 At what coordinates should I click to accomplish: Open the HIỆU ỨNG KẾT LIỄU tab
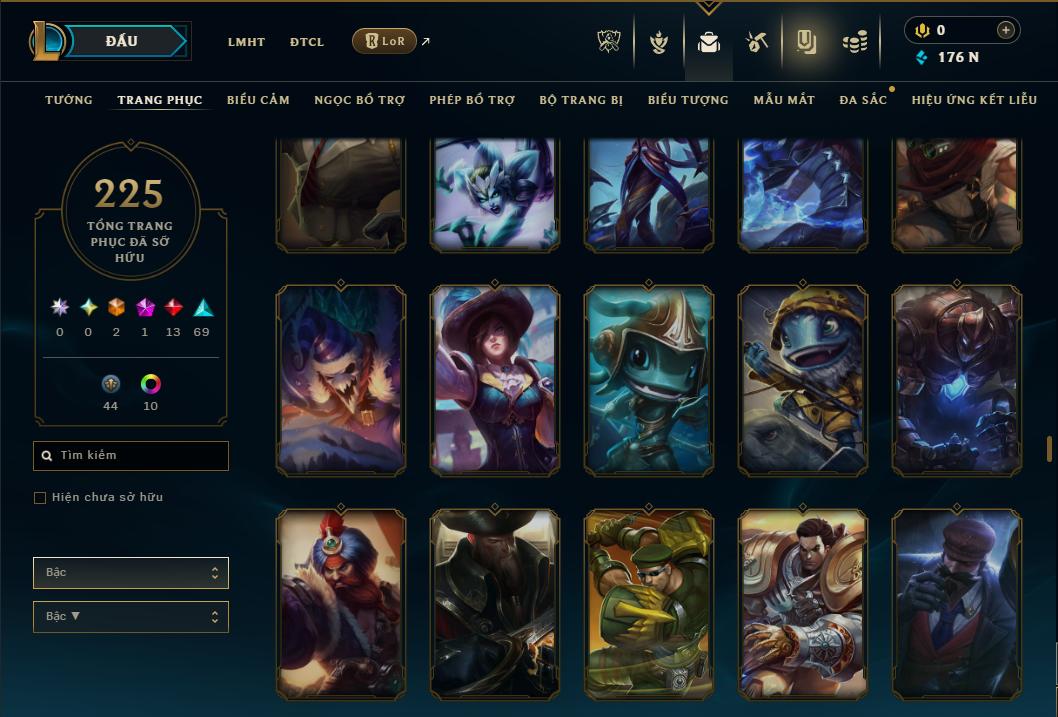pos(974,100)
